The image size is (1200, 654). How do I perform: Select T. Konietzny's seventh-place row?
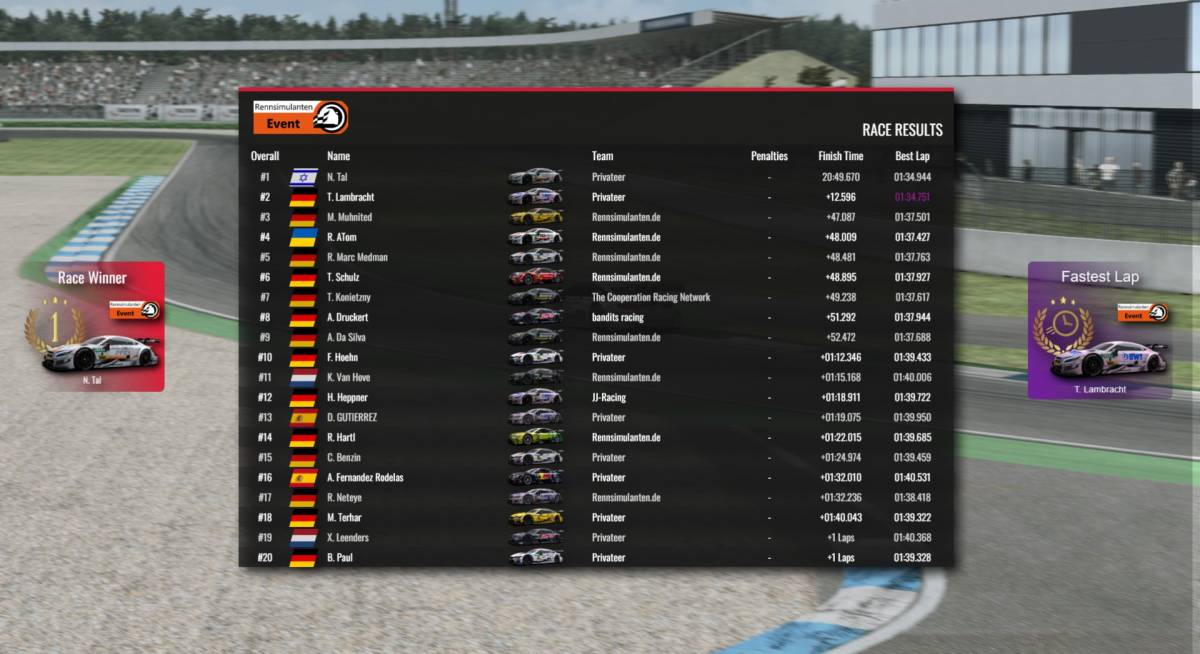(595, 297)
